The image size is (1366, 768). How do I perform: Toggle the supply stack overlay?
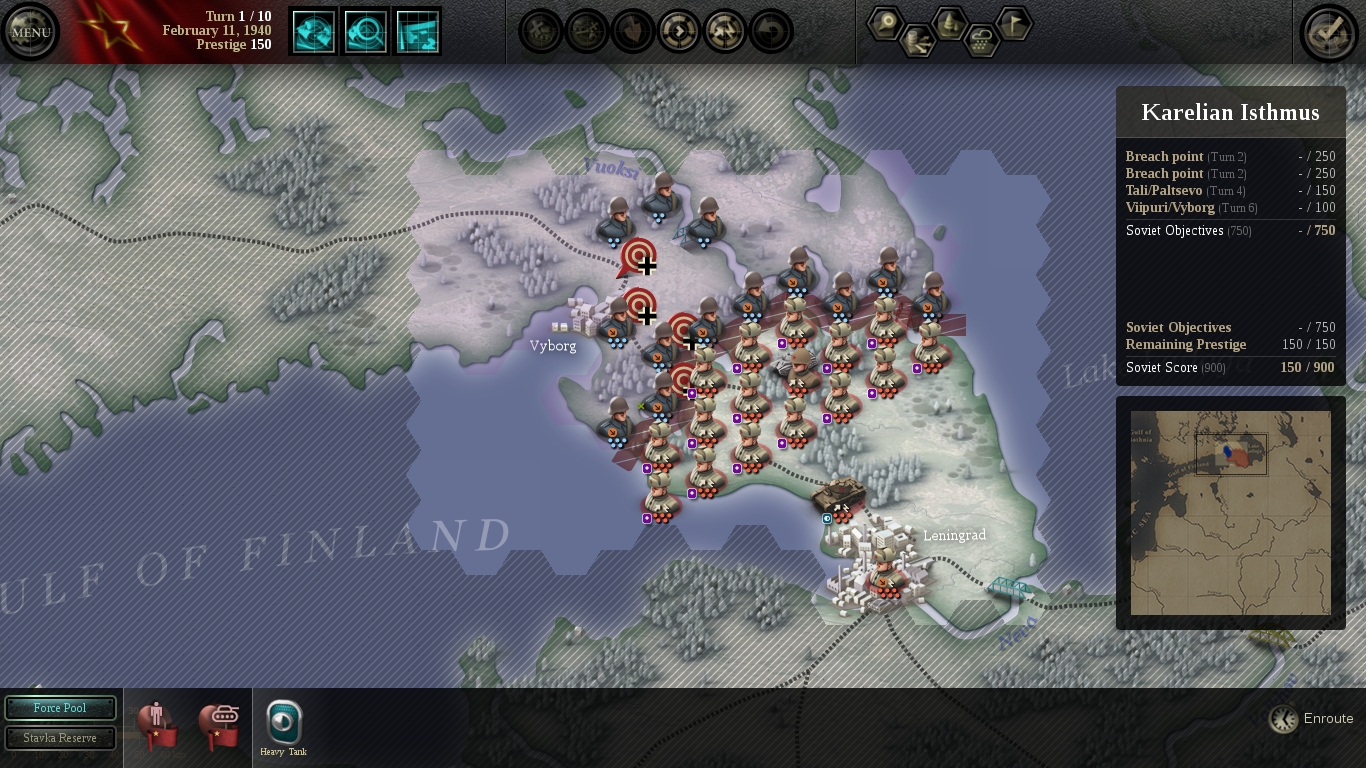pyautogui.click(x=917, y=42)
